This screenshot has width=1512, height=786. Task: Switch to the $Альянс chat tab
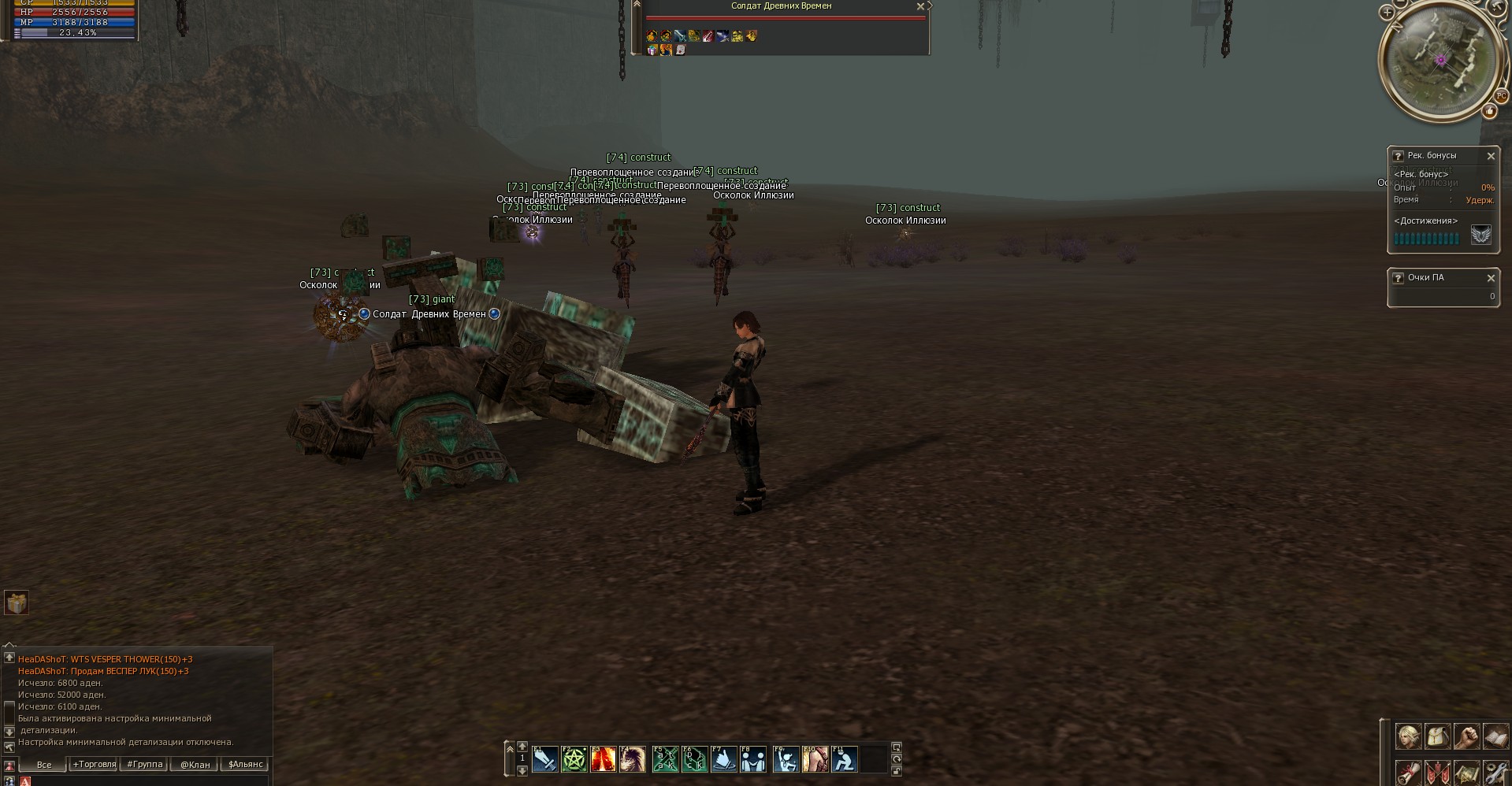coord(245,764)
